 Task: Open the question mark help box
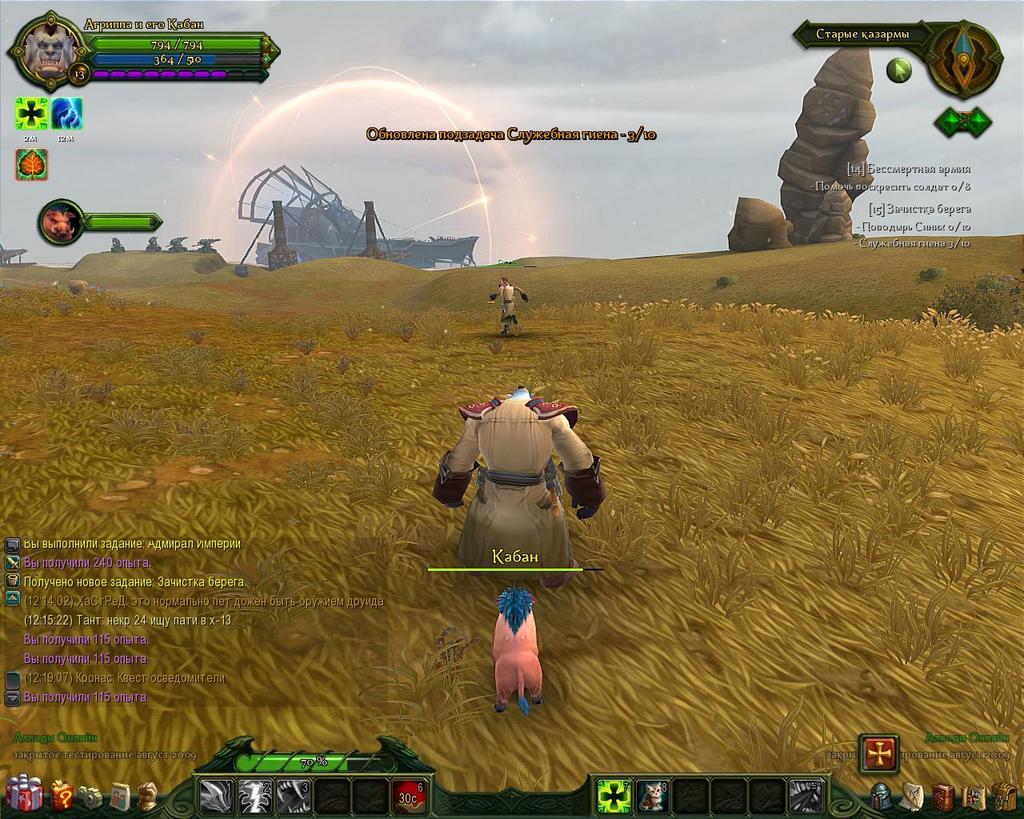(61, 796)
